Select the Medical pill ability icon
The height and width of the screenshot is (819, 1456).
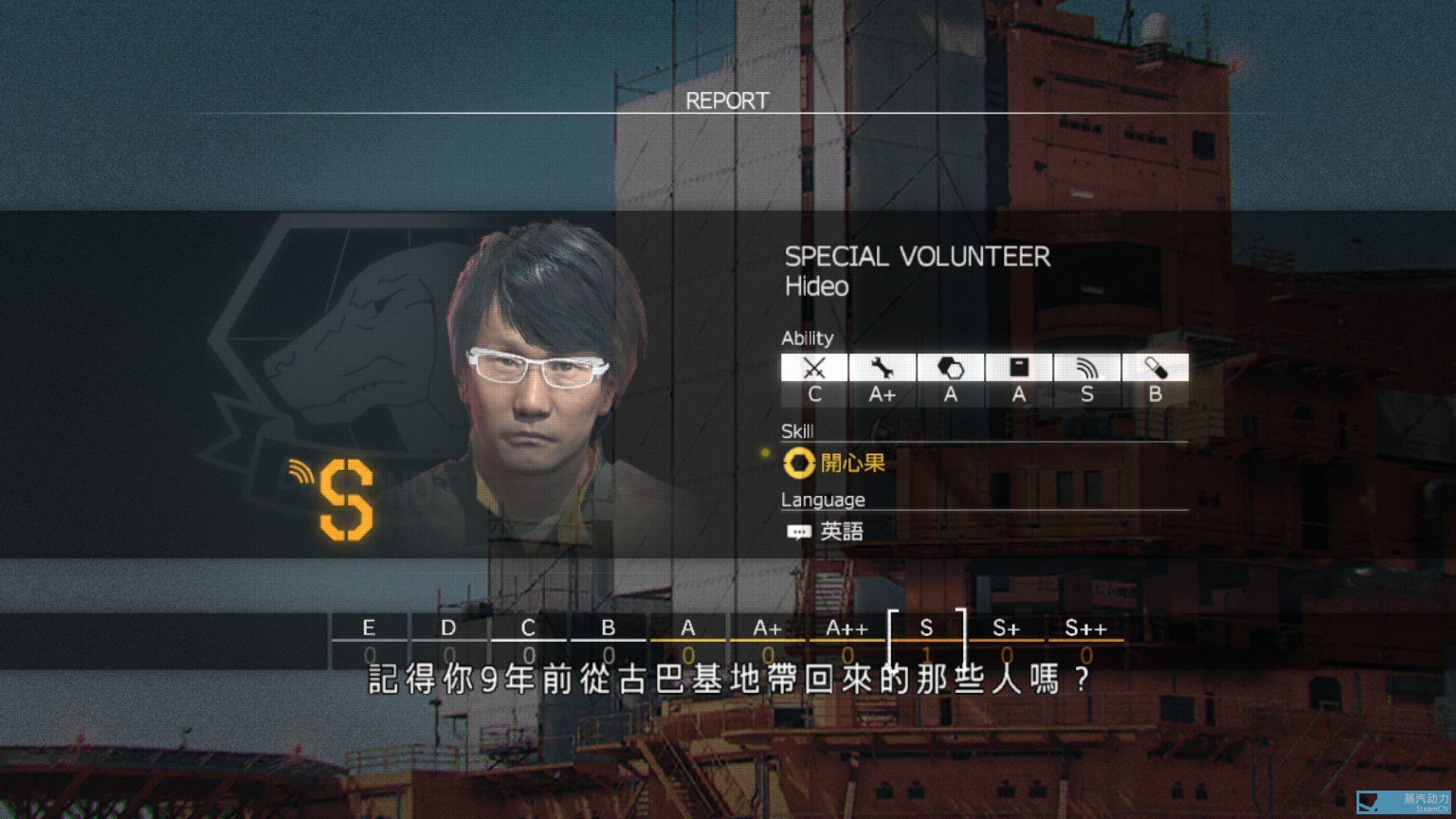pyautogui.click(x=1156, y=368)
